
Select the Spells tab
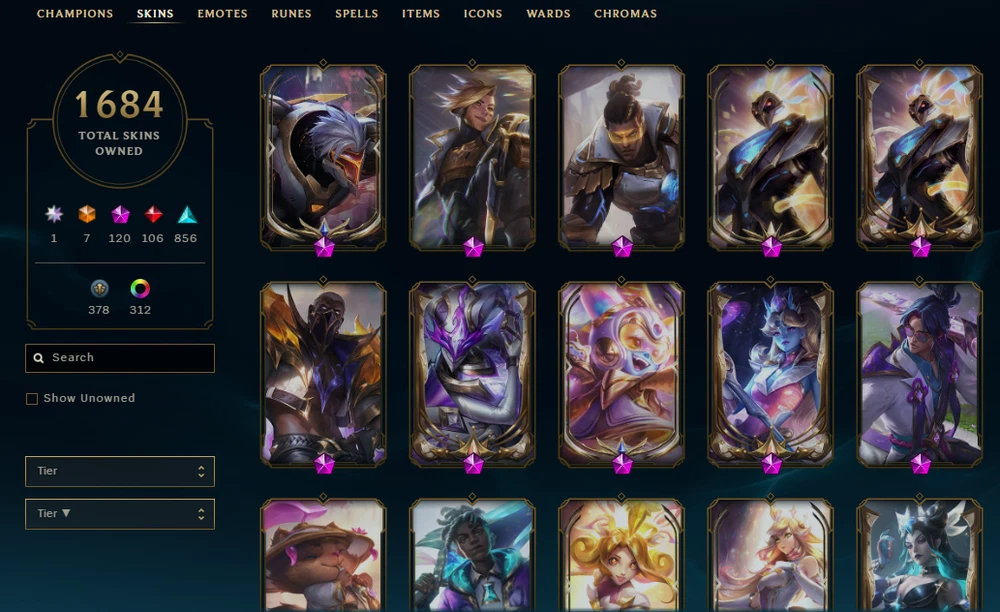(357, 14)
